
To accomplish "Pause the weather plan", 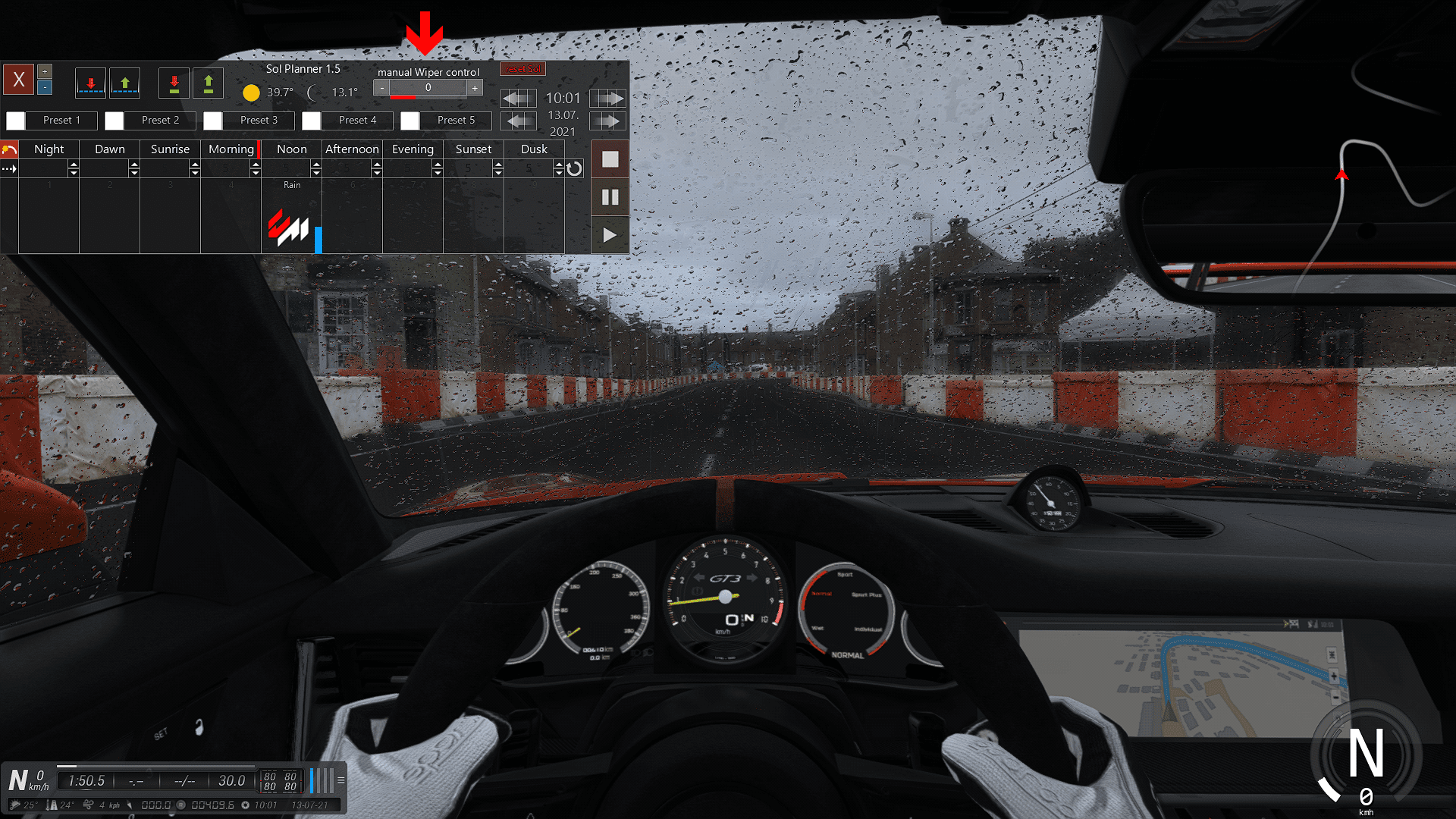I will [610, 197].
